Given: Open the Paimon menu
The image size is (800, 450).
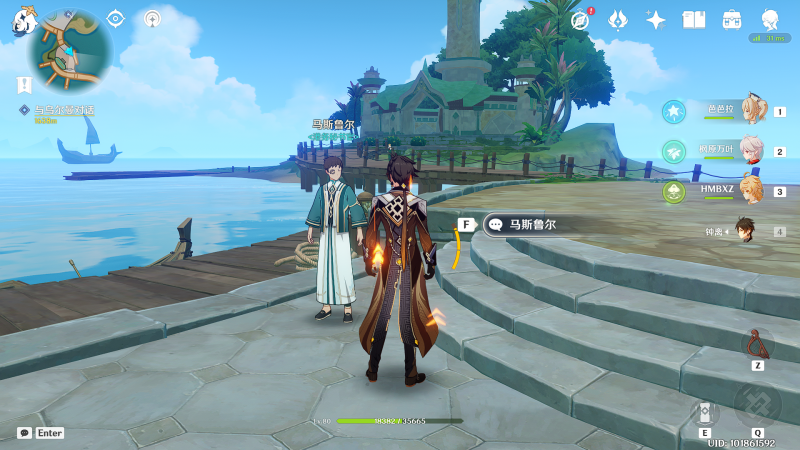Looking at the screenshot, I should 24,22.
